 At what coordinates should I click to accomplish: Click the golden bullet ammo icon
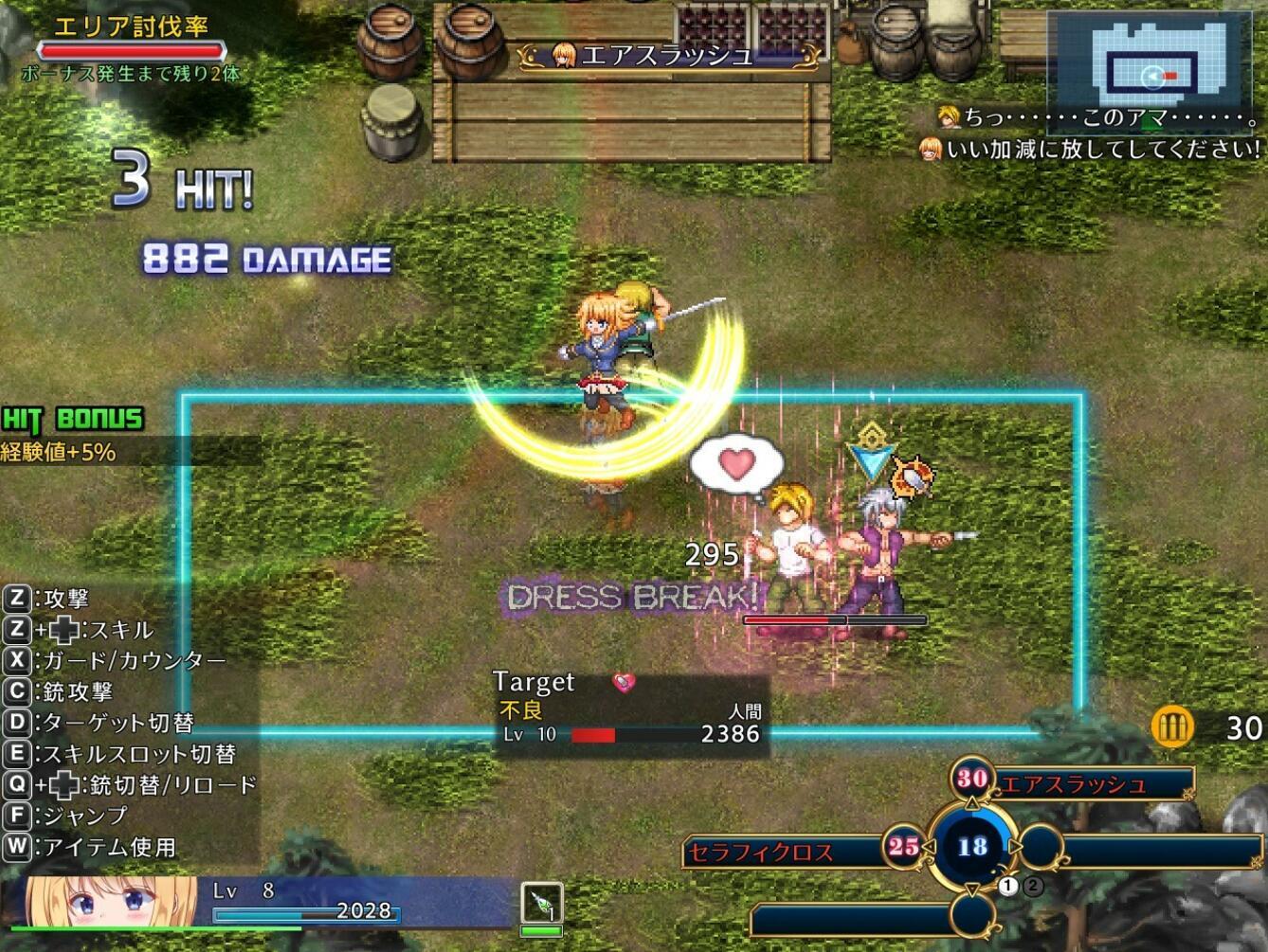(1173, 727)
